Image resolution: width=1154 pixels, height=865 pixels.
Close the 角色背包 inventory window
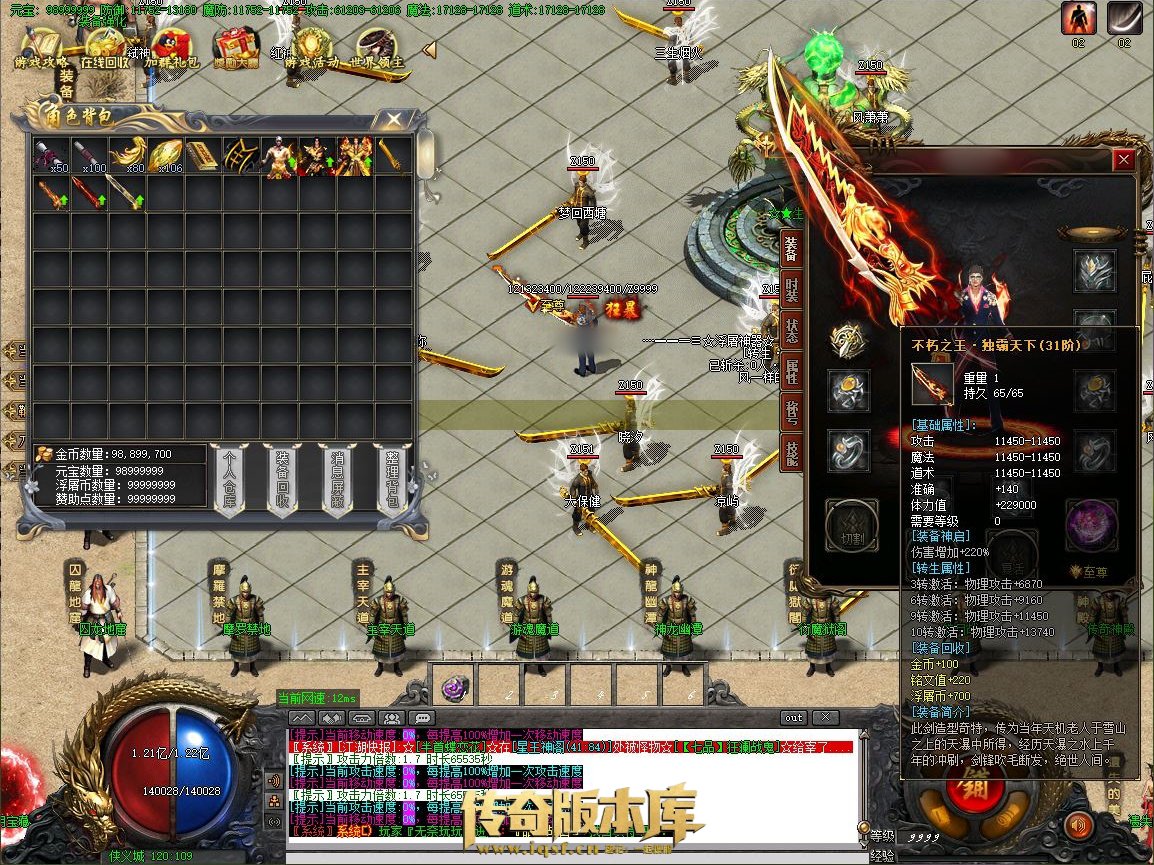click(394, 119)
